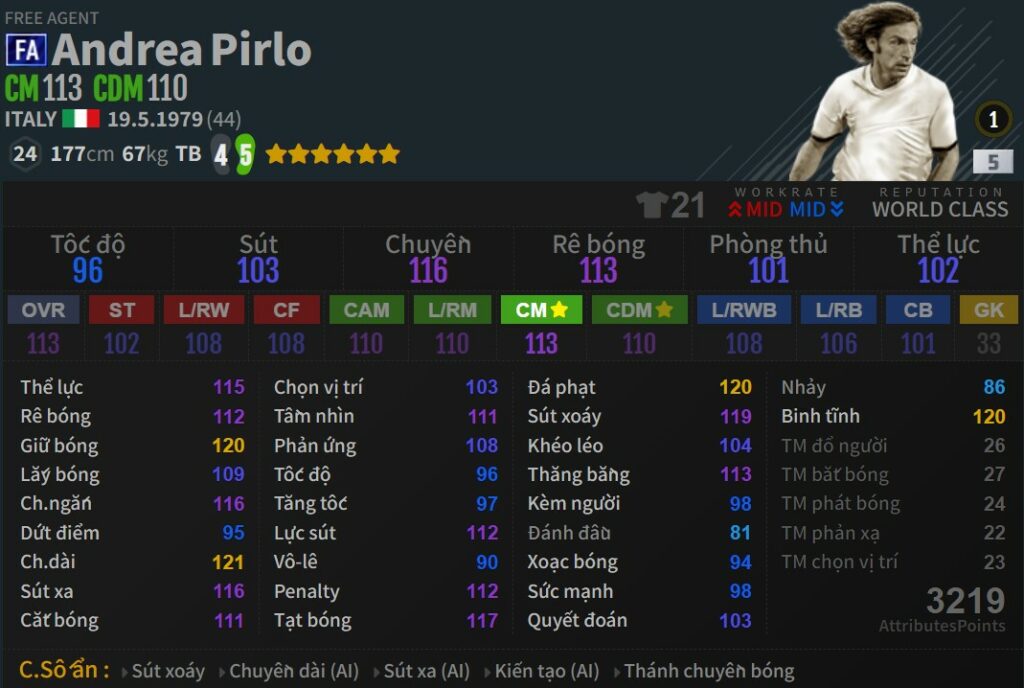The width and height of the screenshot is (1024, 688).
Task: Select the GK position badge
Action: click(x=988, y=310)
